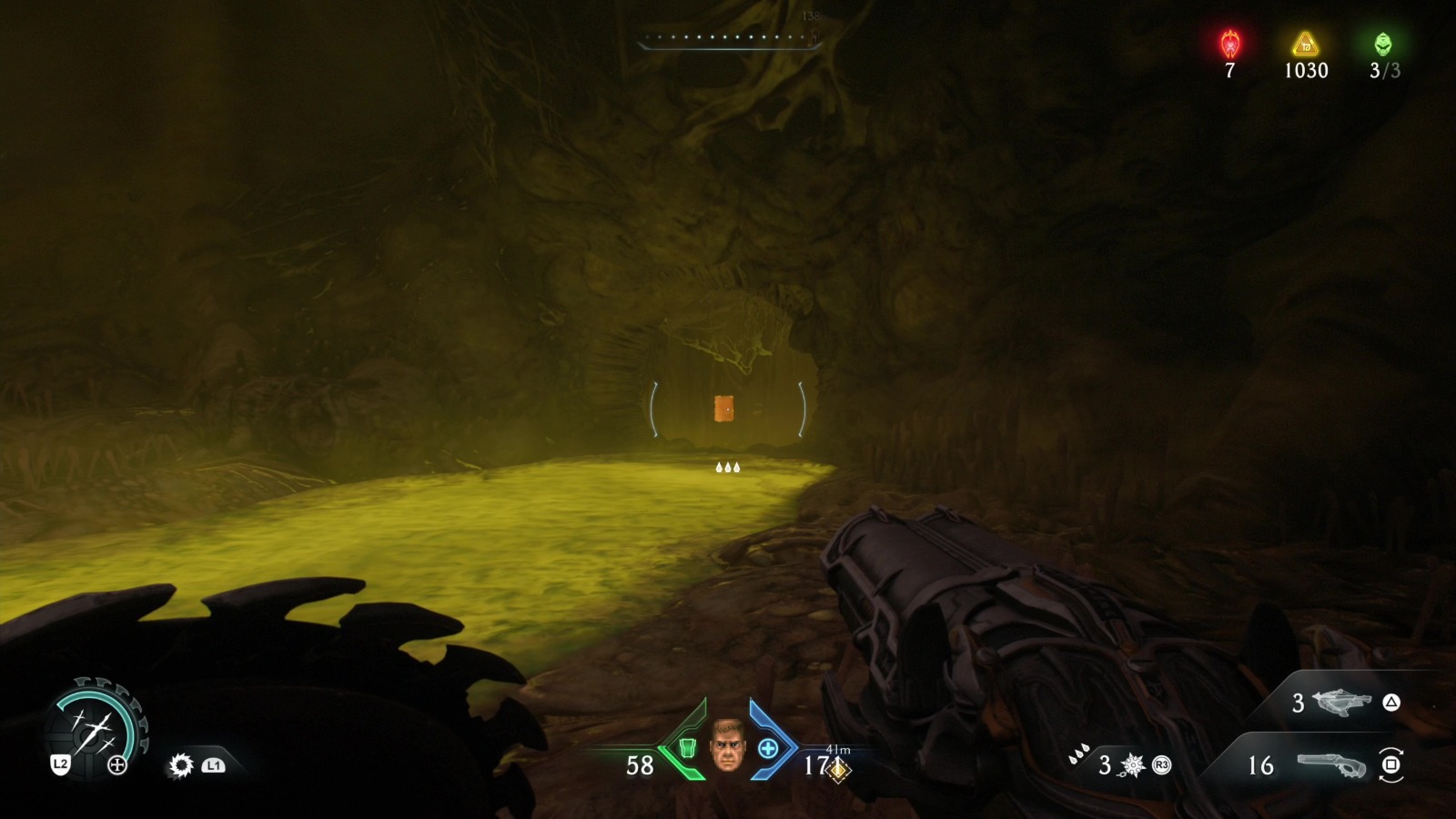Click the dash stamina dots meter at top
Image resolution: width=1456 pixels, height=819 pixels.
coord(723,38)
